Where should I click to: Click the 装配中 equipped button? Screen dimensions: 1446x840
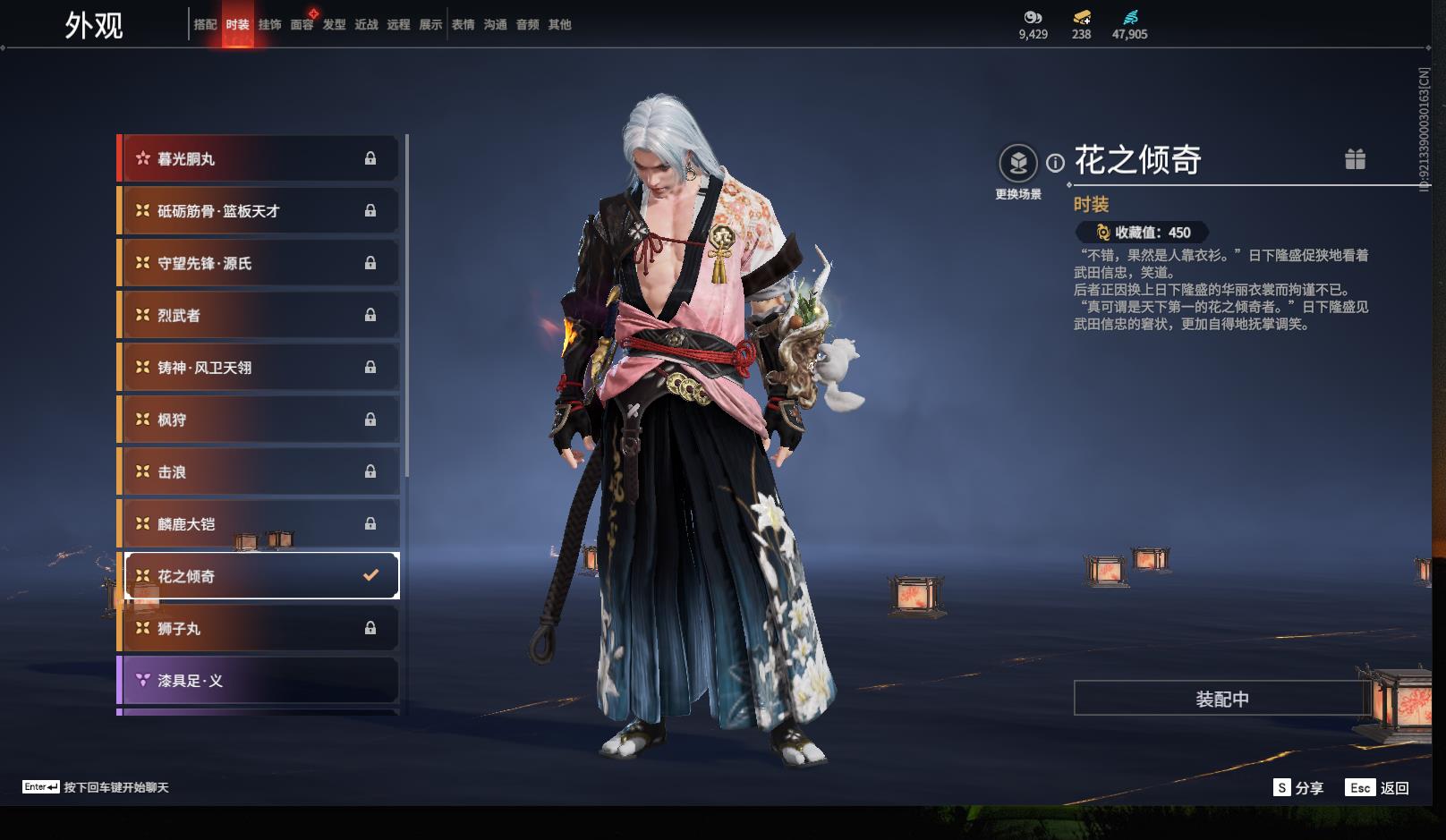[x=1221, y=699]
